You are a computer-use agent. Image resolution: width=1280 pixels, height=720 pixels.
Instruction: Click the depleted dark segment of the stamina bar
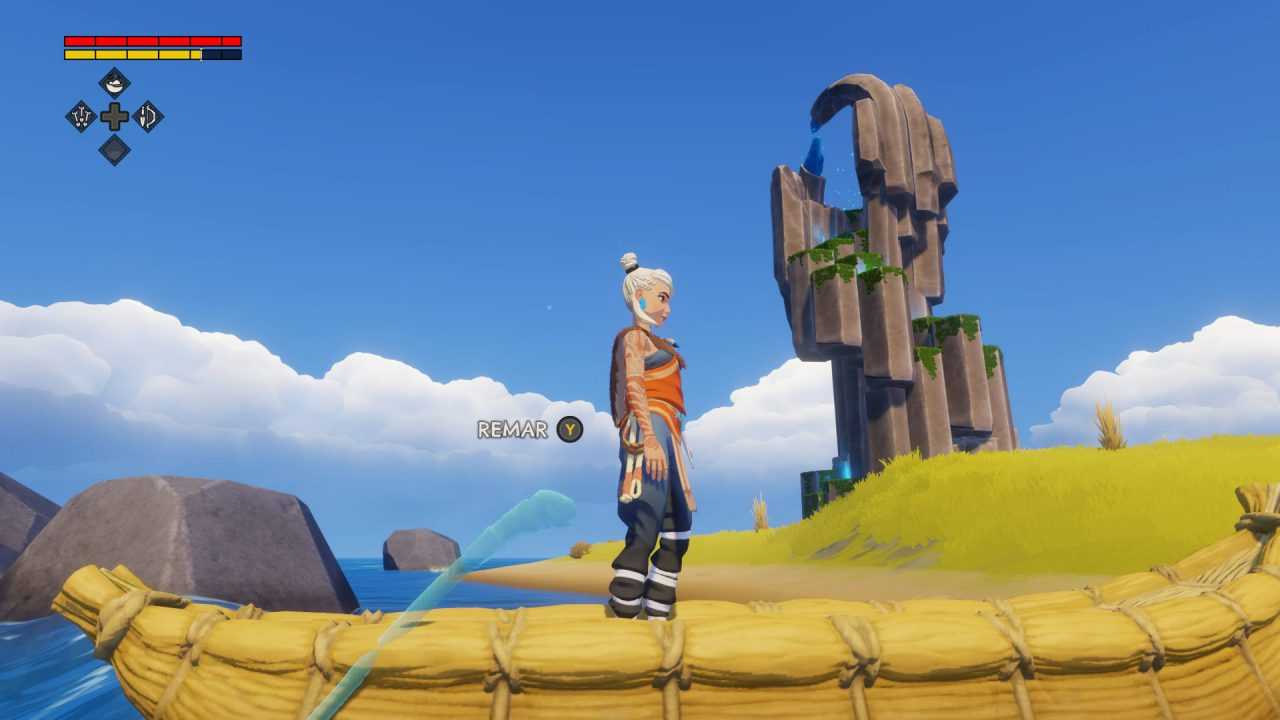click(x=222, y=54)
